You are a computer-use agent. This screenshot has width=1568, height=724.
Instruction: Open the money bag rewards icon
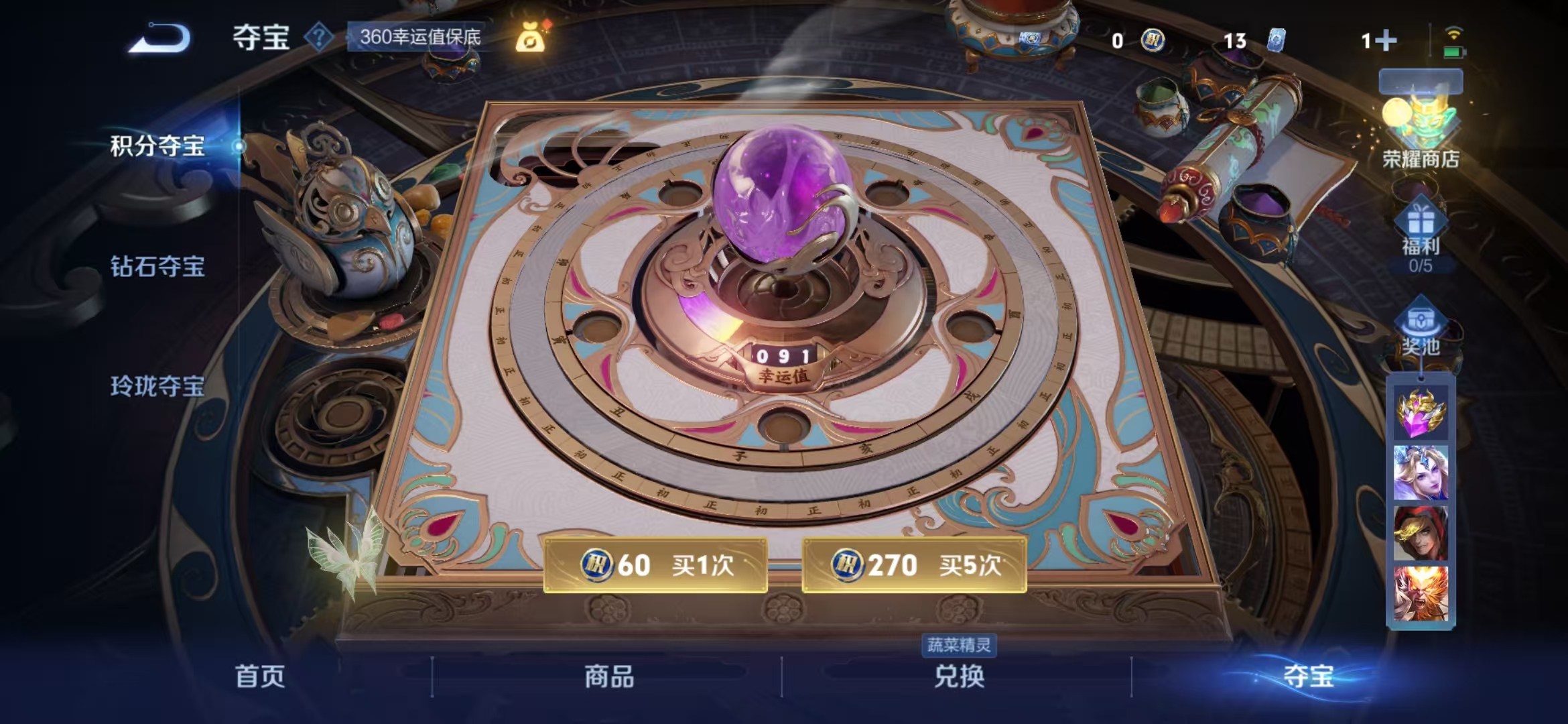coord(529,37)
